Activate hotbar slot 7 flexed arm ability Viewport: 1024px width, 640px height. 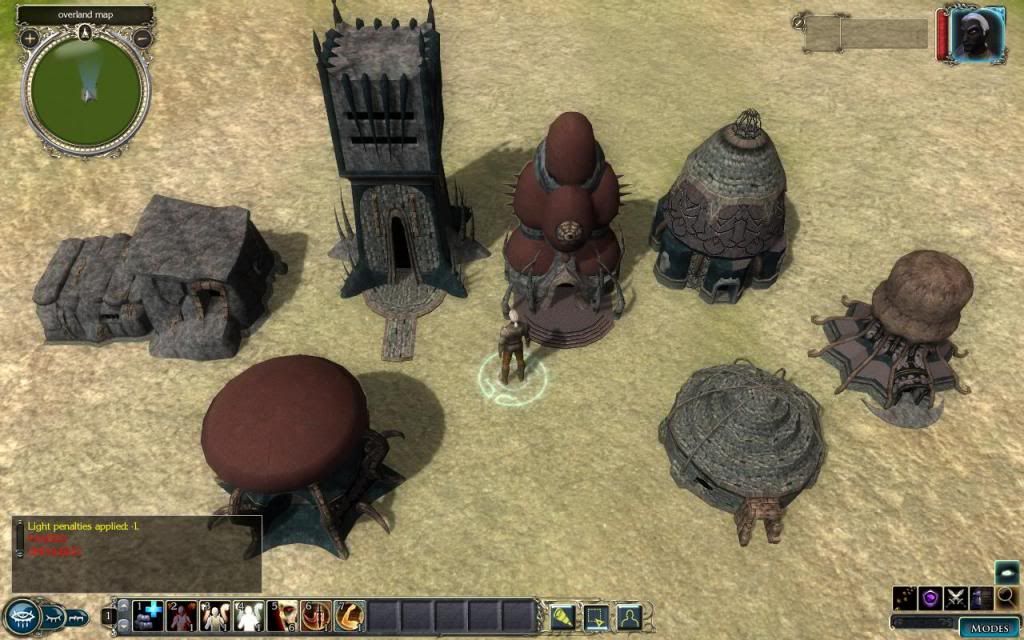point(350,616)
